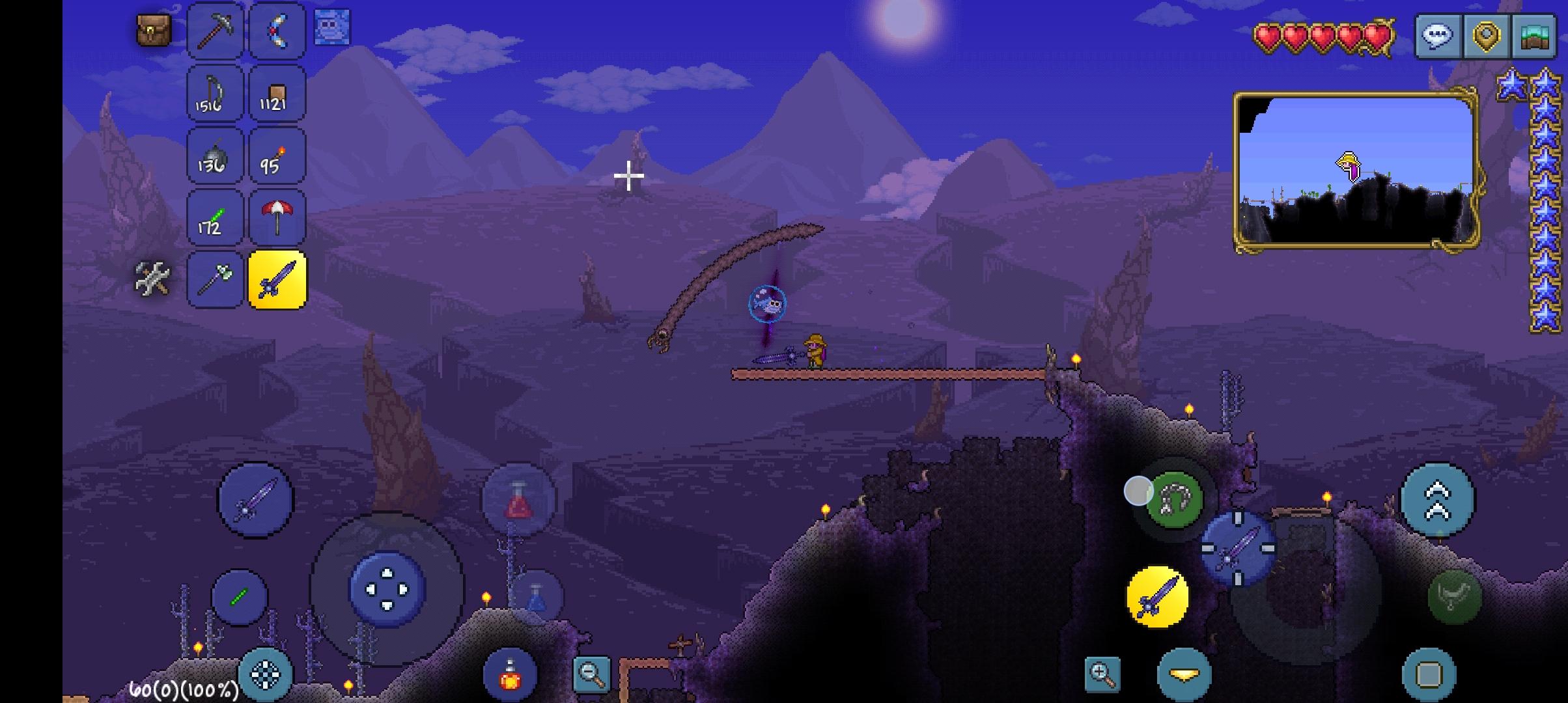Tap the yellow down-arrow button

pos(1184,674)
